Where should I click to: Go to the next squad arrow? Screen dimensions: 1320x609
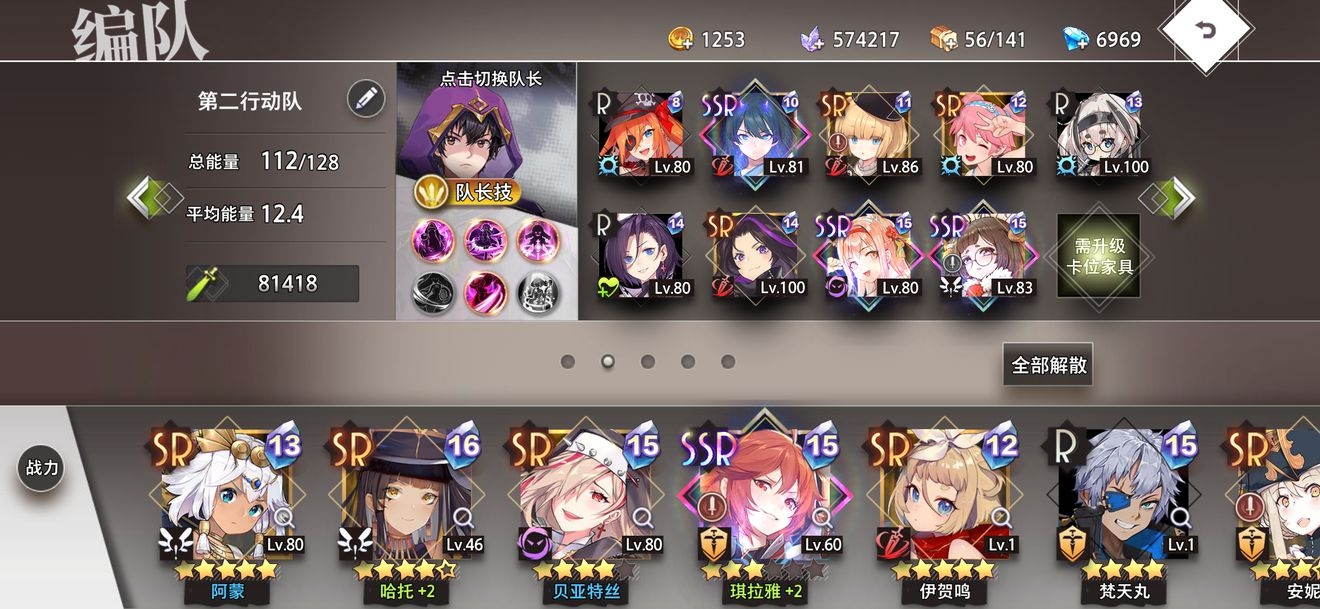tap(1178, 197)
